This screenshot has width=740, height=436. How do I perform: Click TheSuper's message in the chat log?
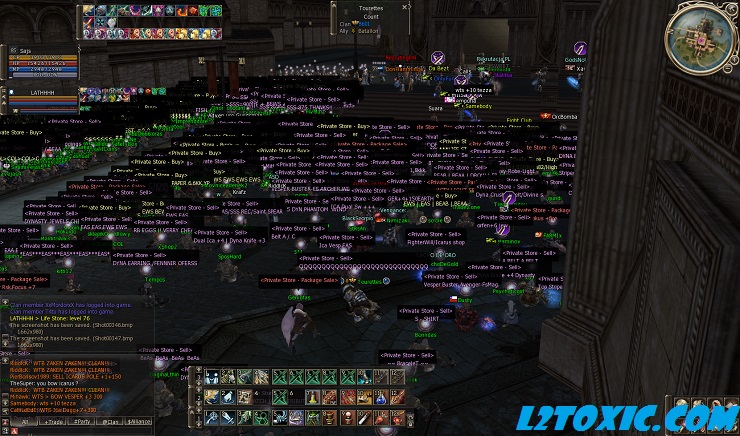coord(40,383)
